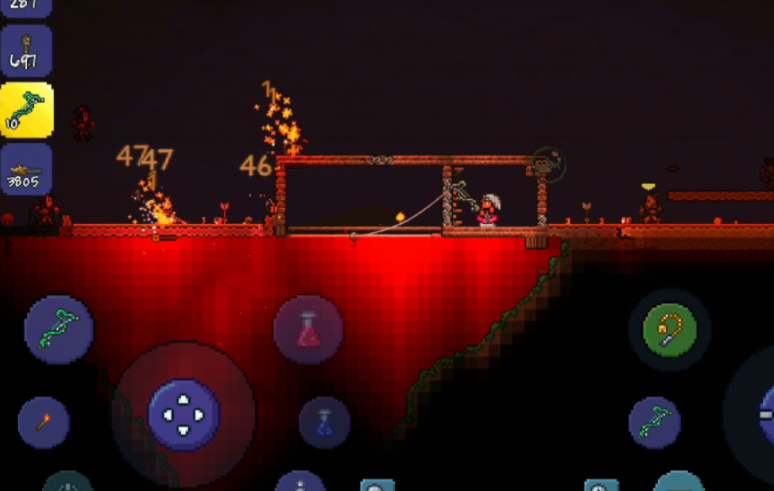This screenshot has width=774, height=491.
Task: Activate the torch quick-use button
Action: 43,422
